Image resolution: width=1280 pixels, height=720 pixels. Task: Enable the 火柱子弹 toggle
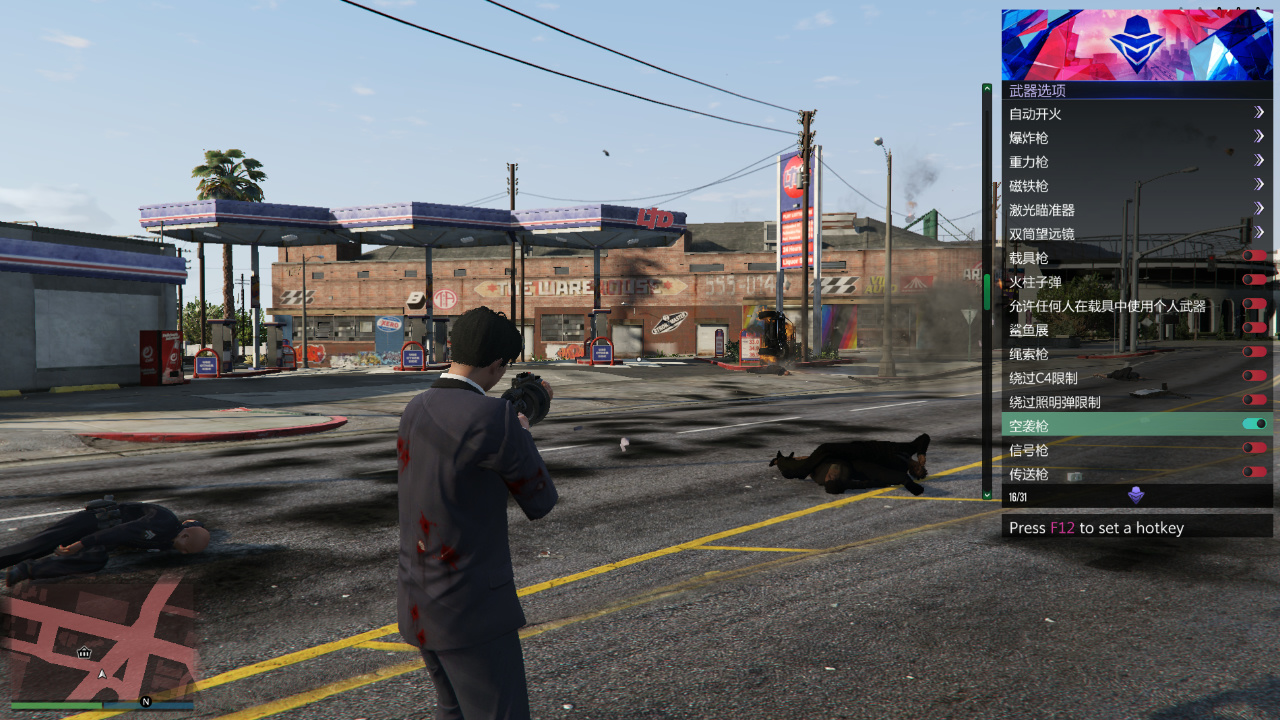[x=1254, y=280]
